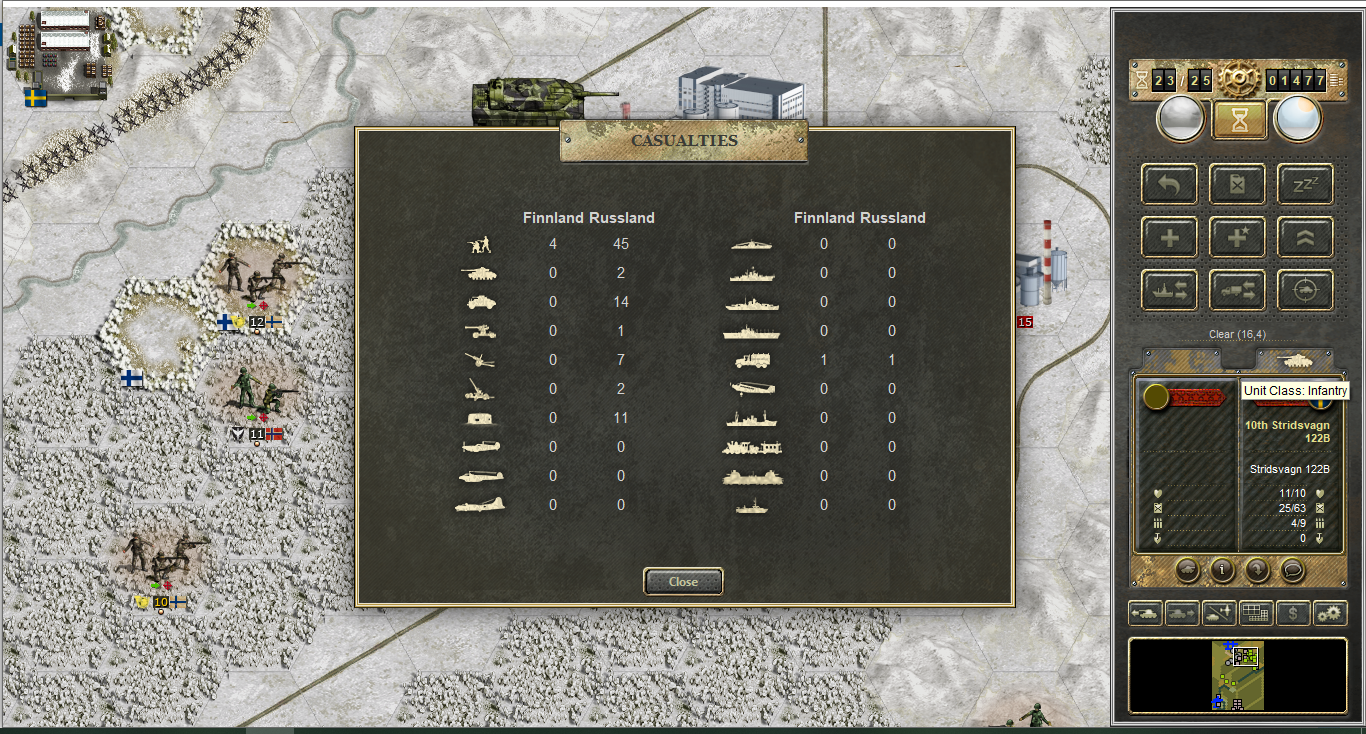Click the ship embark button

tap(1169, 290)
